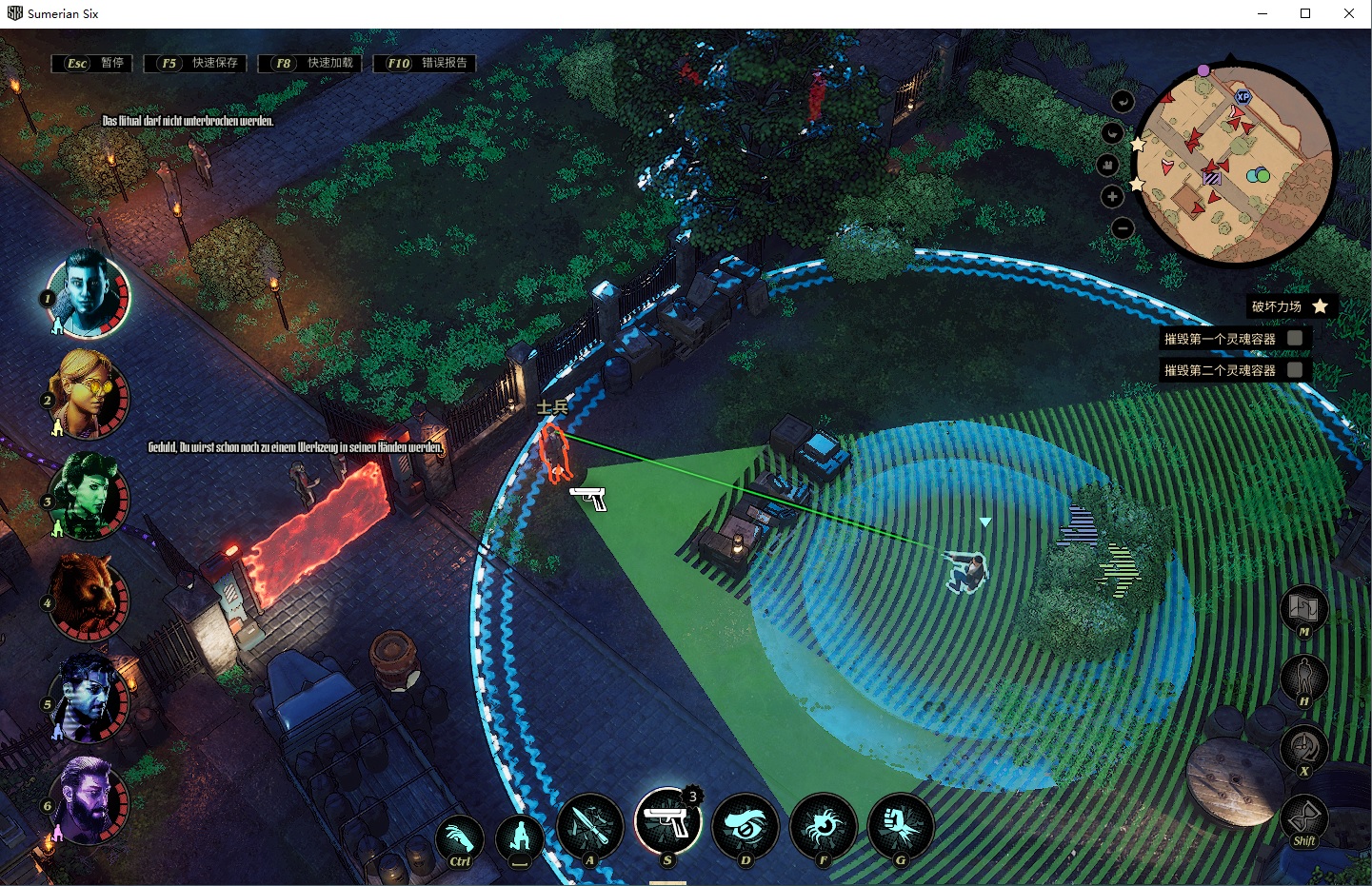The width and height of the screenshot is (1372, 886).
Task: Zoom out the minimap with minus button
Action: 1123,228
